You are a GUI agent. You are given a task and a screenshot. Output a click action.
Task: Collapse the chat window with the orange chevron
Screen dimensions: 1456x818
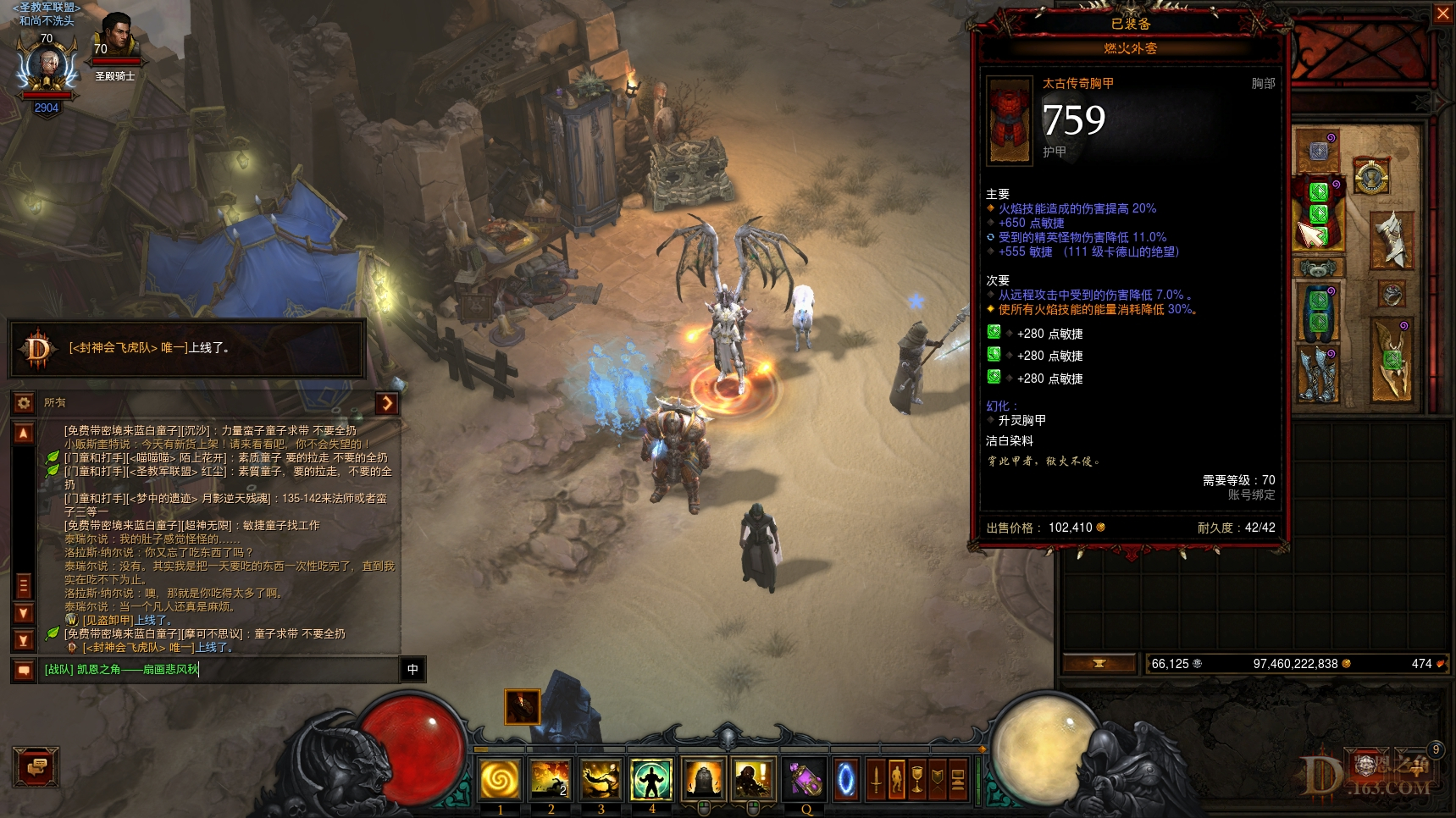pyautogui.click(x=387, y=404)
